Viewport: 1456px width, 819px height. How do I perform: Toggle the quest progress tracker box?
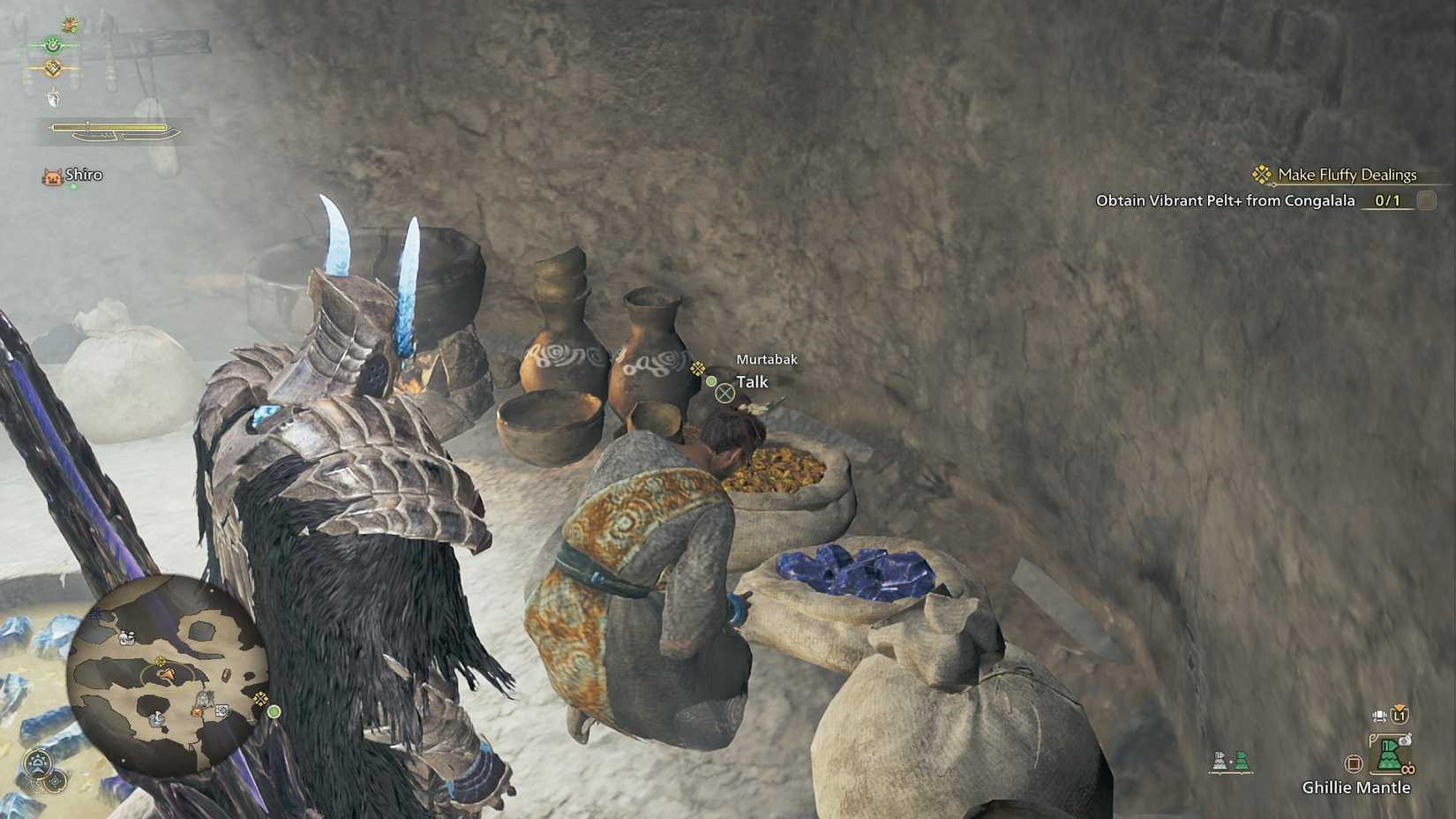click(1428, 201)
